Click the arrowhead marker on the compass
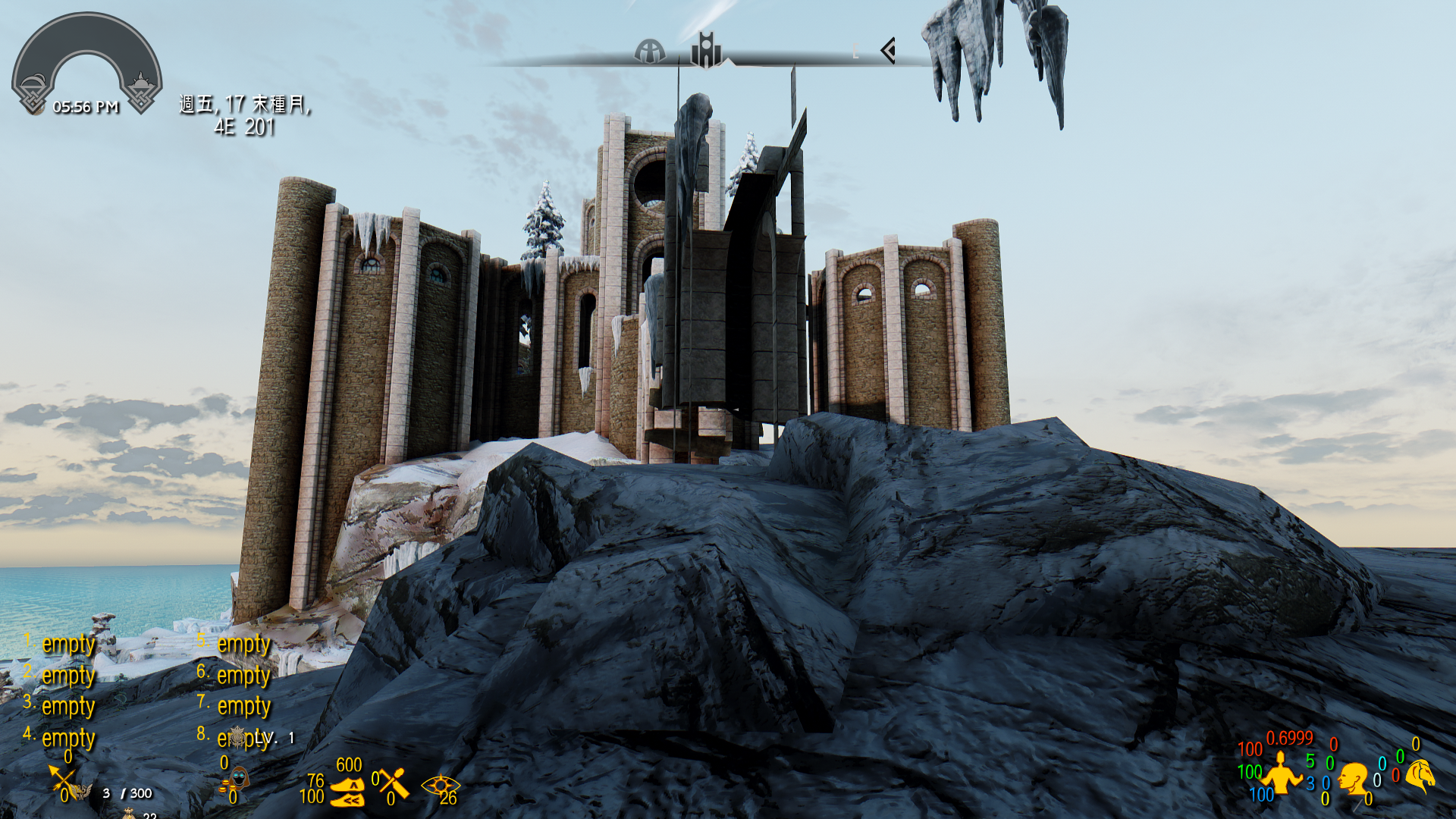This screenshot has width=1456, height=819. tap(888, 51)
